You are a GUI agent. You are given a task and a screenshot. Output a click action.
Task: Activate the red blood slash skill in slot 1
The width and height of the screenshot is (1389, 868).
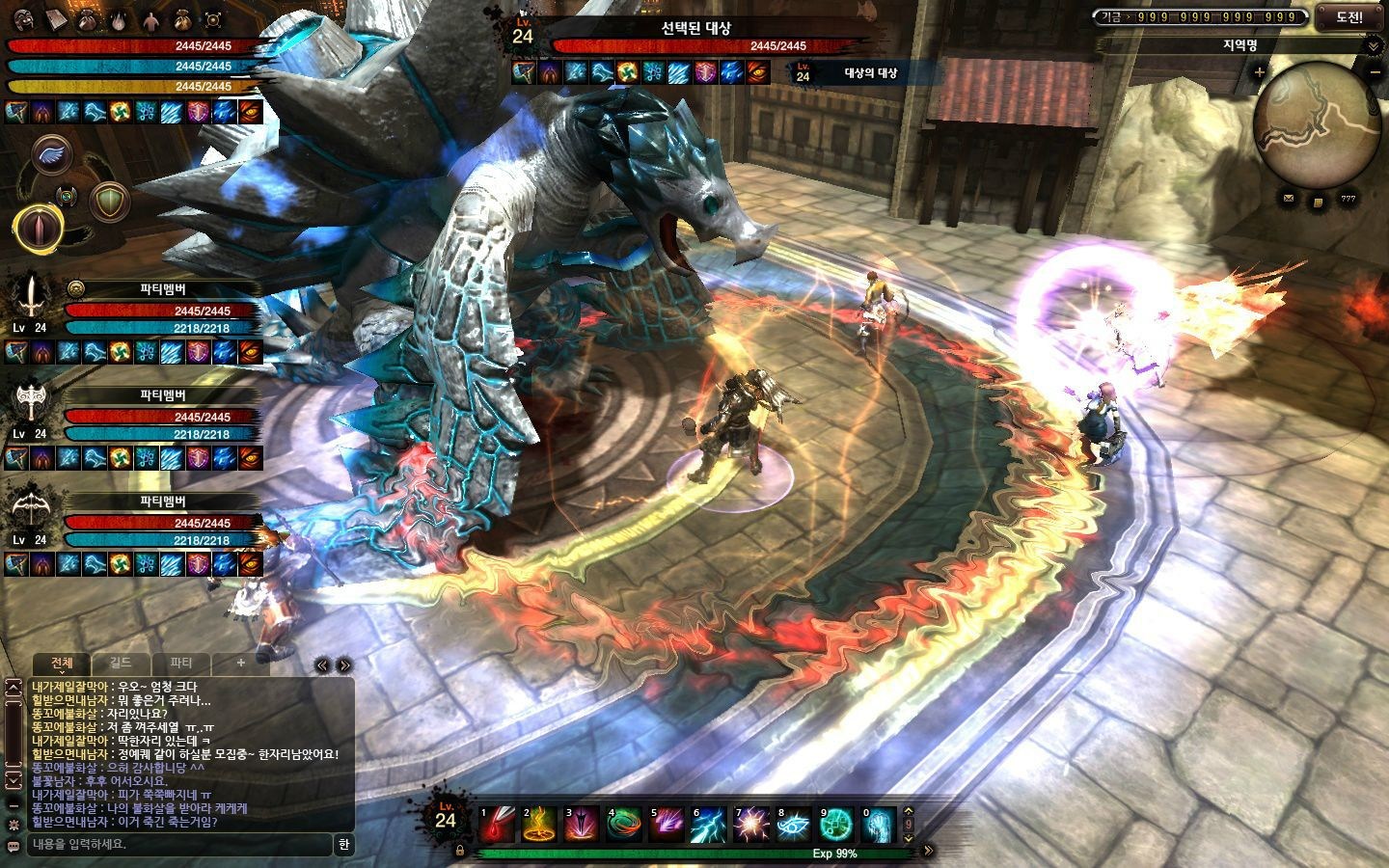pos(499,825)
